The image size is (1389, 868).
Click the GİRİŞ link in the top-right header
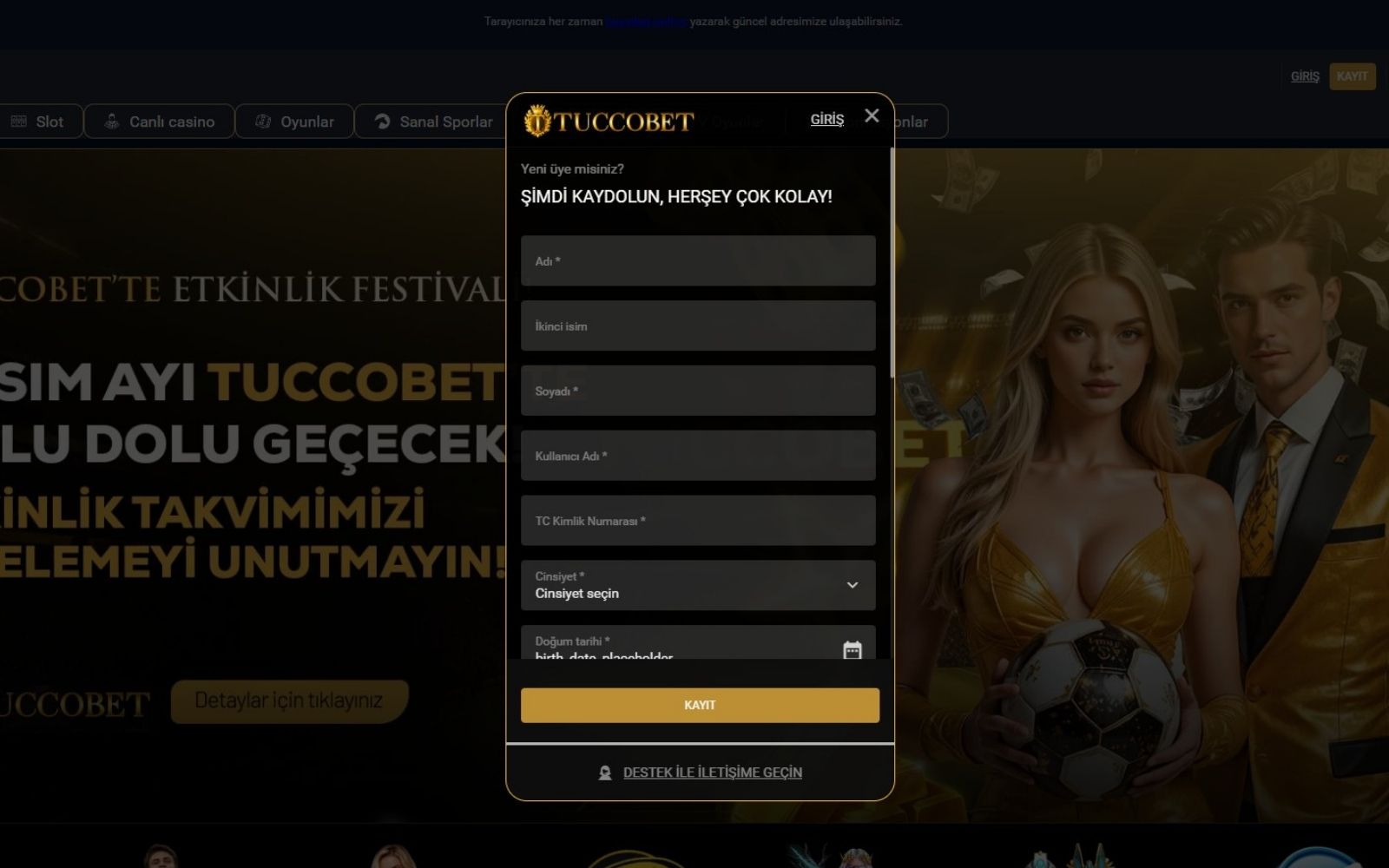[1304, 76]
